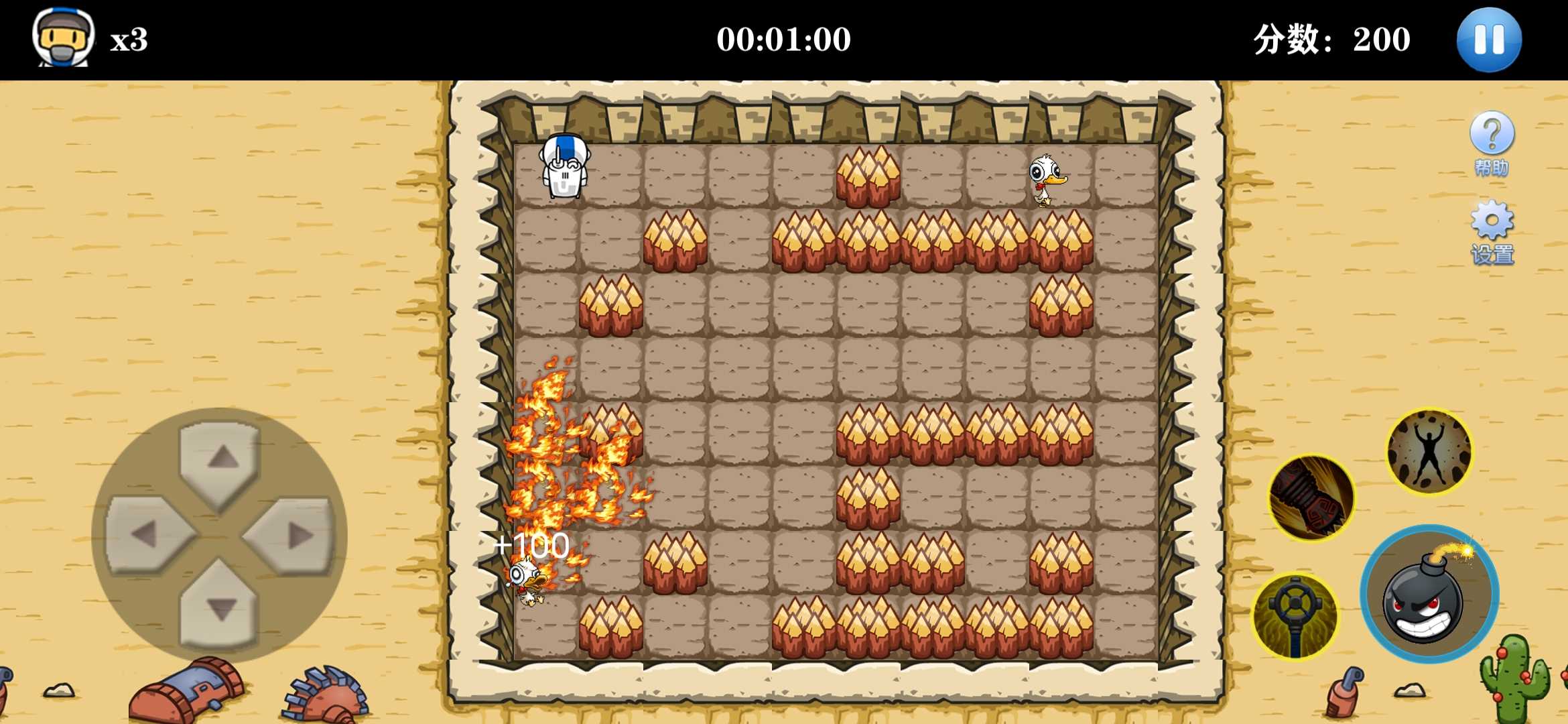Click the player avatar next to the x3 lives
Viewport: 1568px width, 724px height.
coord(64,39)
